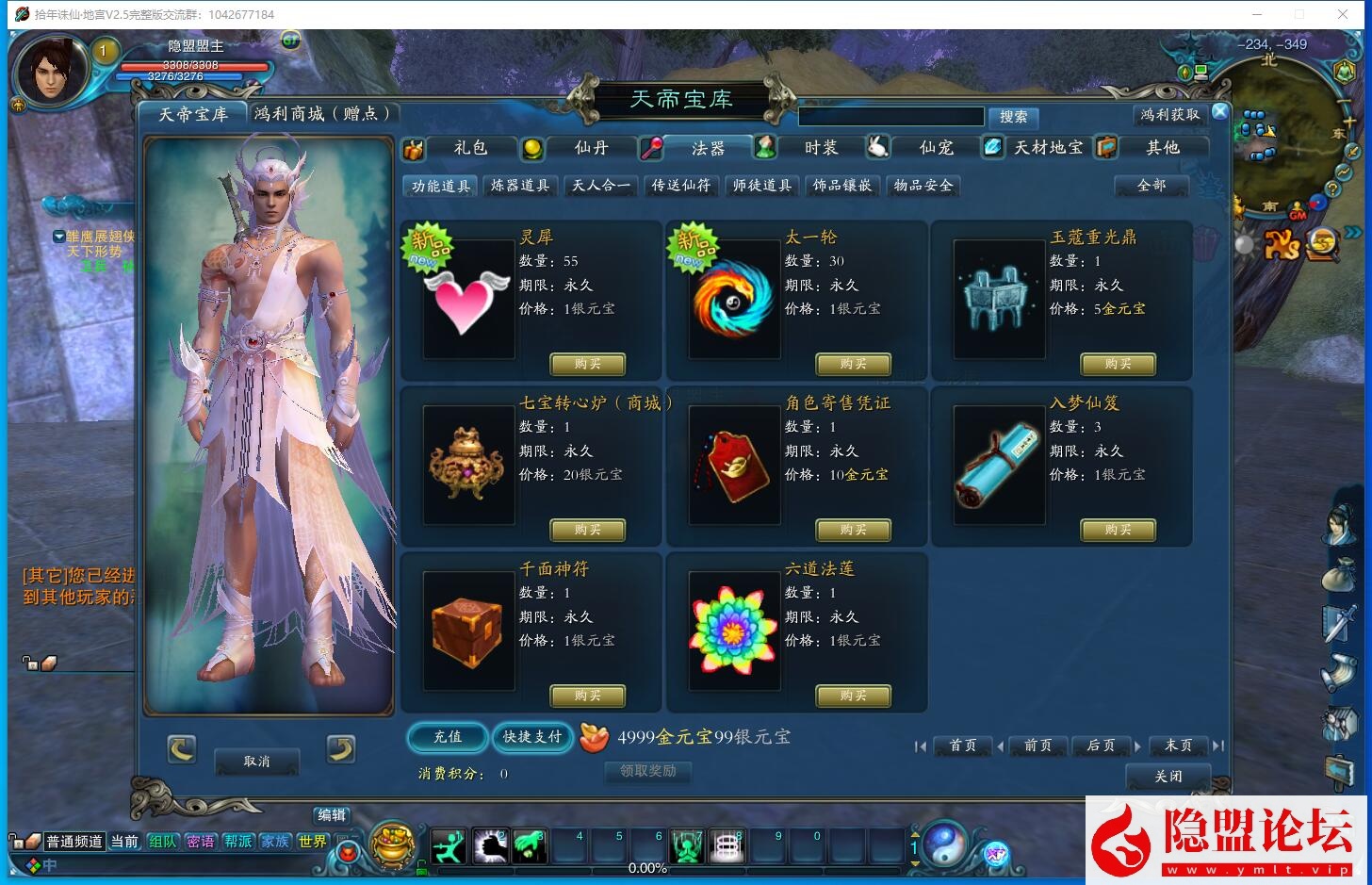Buy the 六道法莲 lotus item
Viewport: 1372px width, 885px height.
[853, 696]
